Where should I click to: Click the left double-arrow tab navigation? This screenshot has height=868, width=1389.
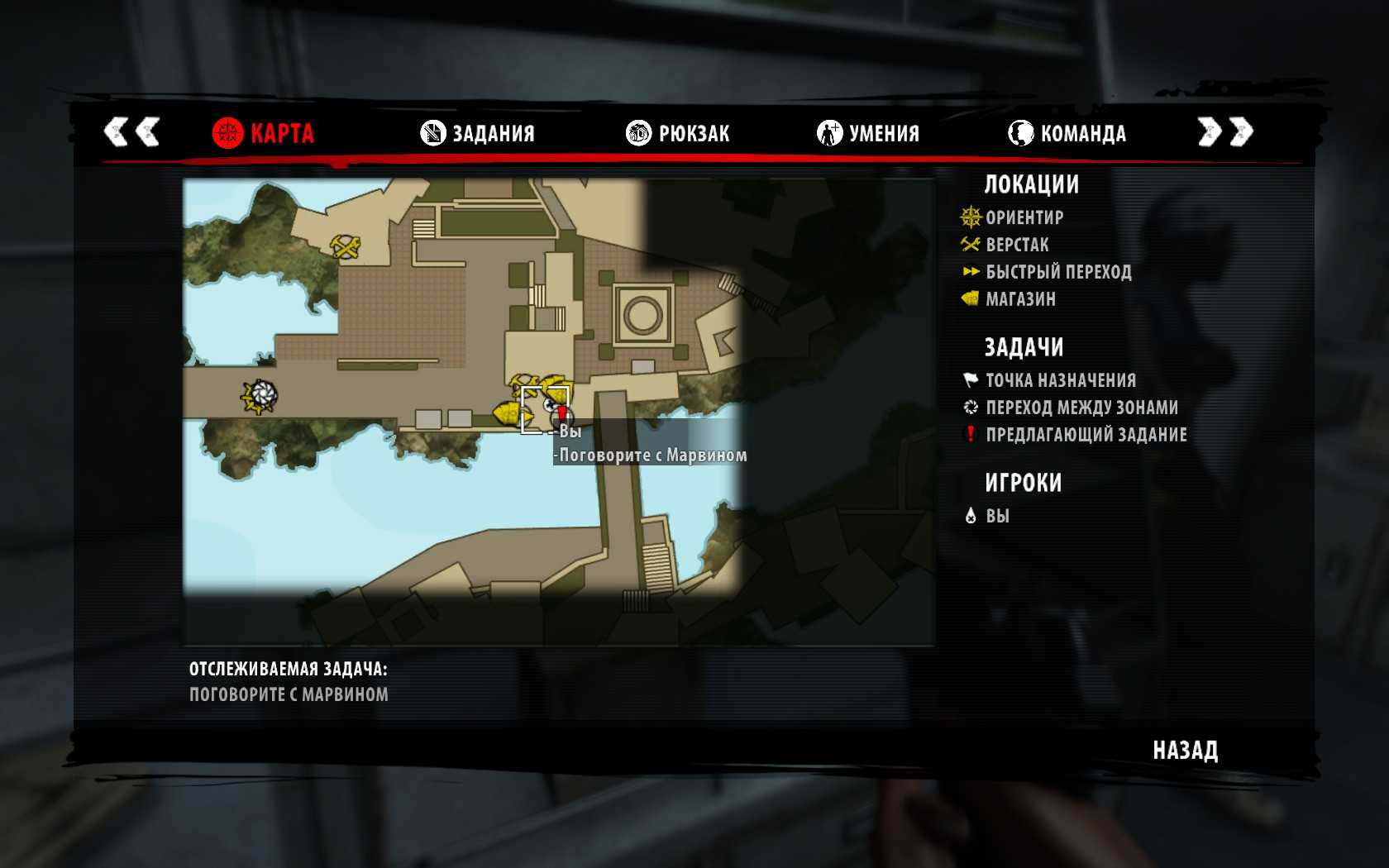(x=131, y=131)
